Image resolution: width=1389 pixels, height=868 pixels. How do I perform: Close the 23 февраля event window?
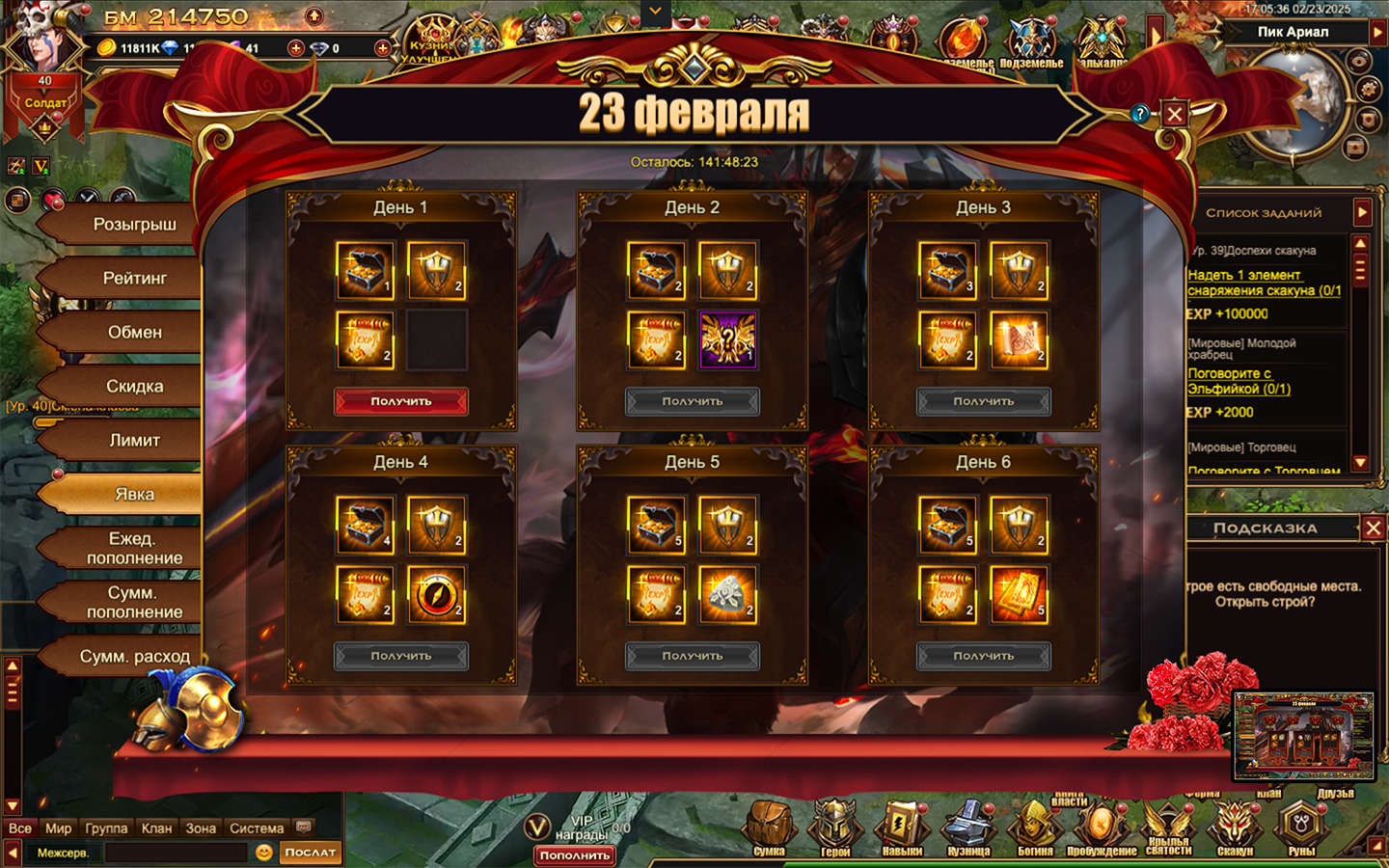coord(1174,114)
